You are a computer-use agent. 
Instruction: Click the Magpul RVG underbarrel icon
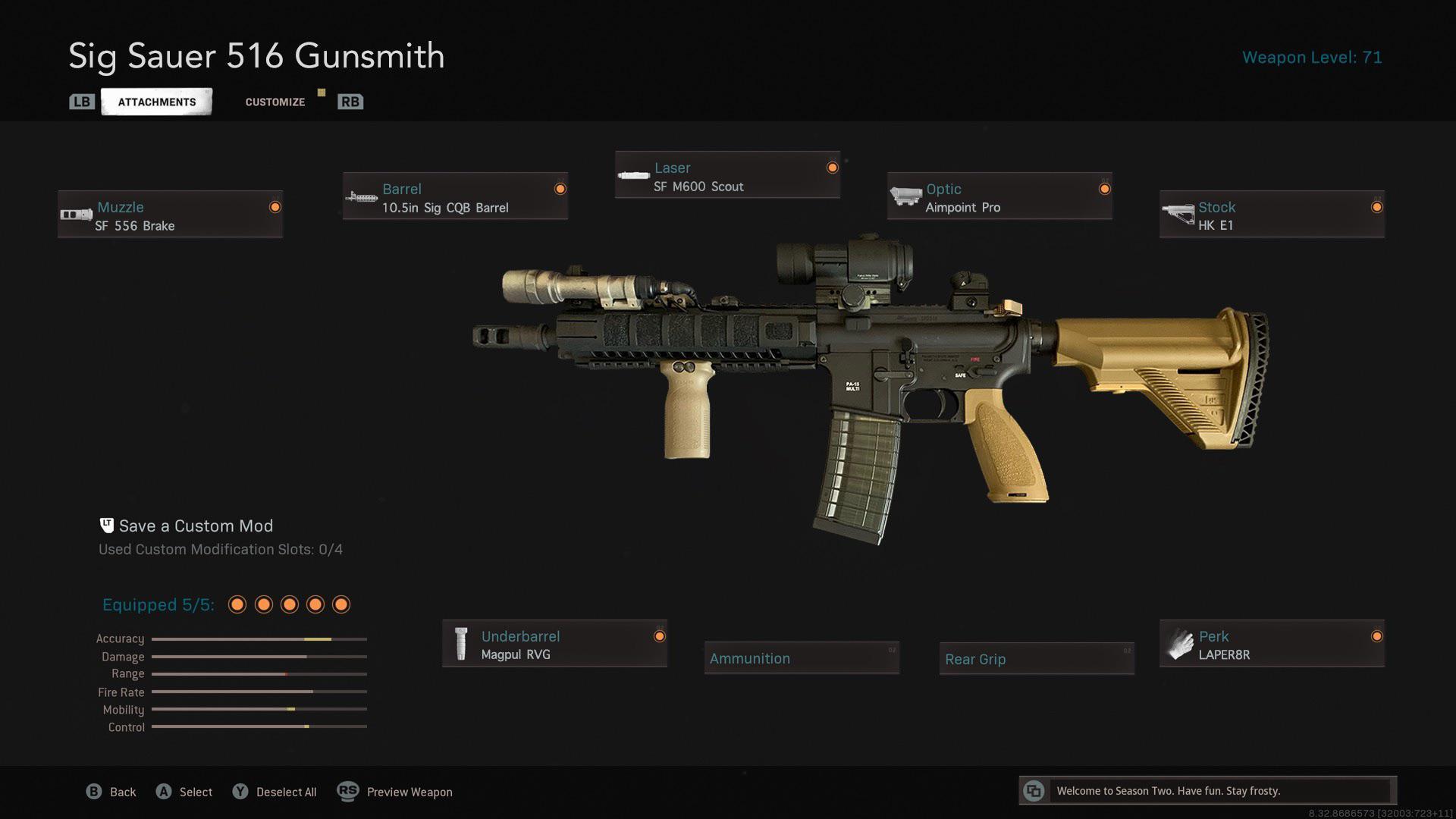[x=461, y=643]
